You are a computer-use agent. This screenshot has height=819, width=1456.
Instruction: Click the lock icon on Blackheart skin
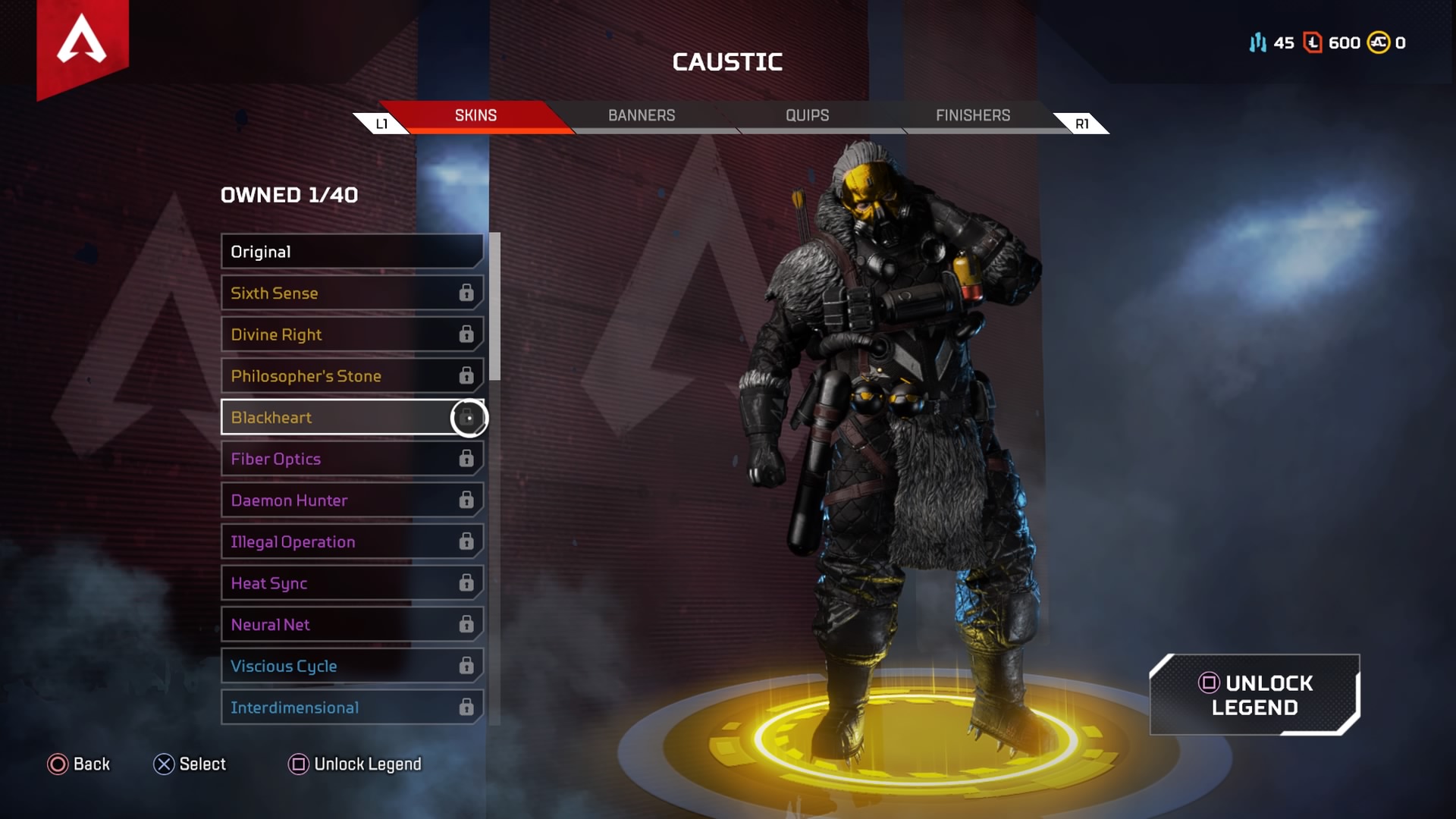469,417
